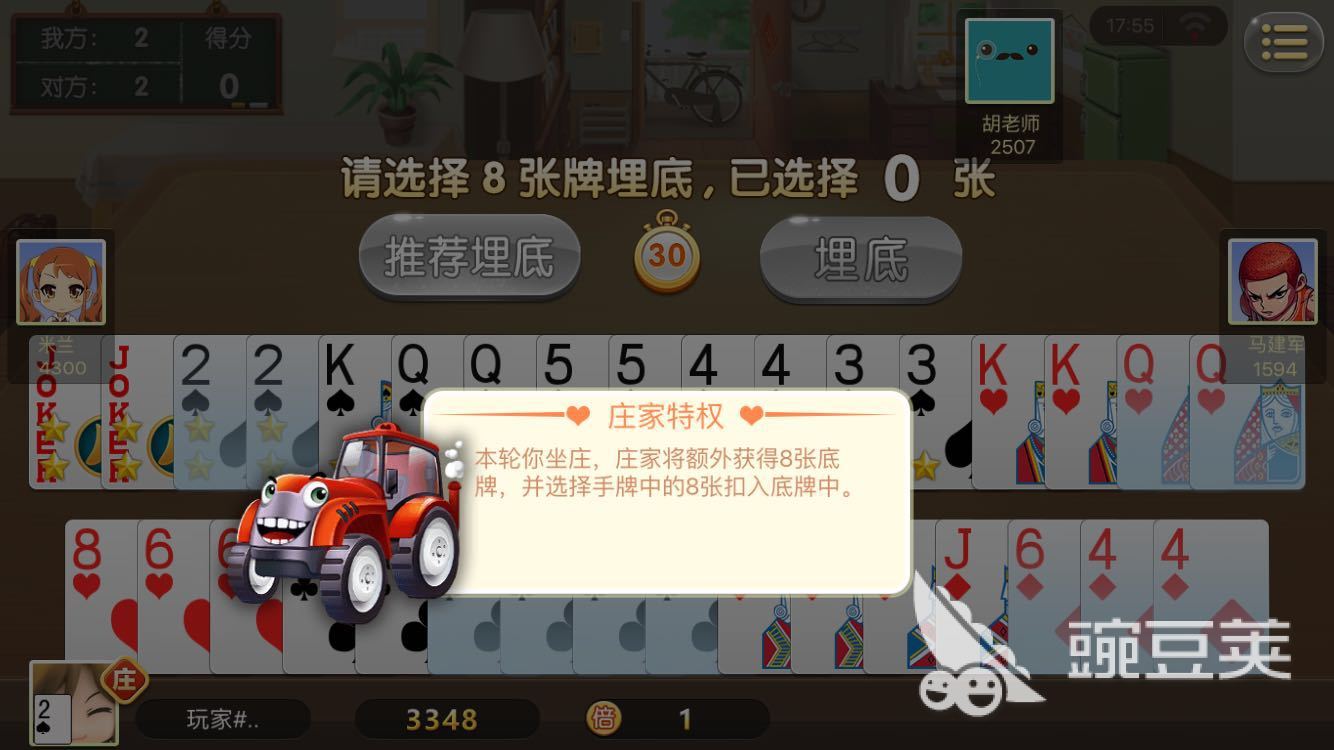Open the list menu icon at top right
1334x750 pixels.
(x=1284, y=42)
